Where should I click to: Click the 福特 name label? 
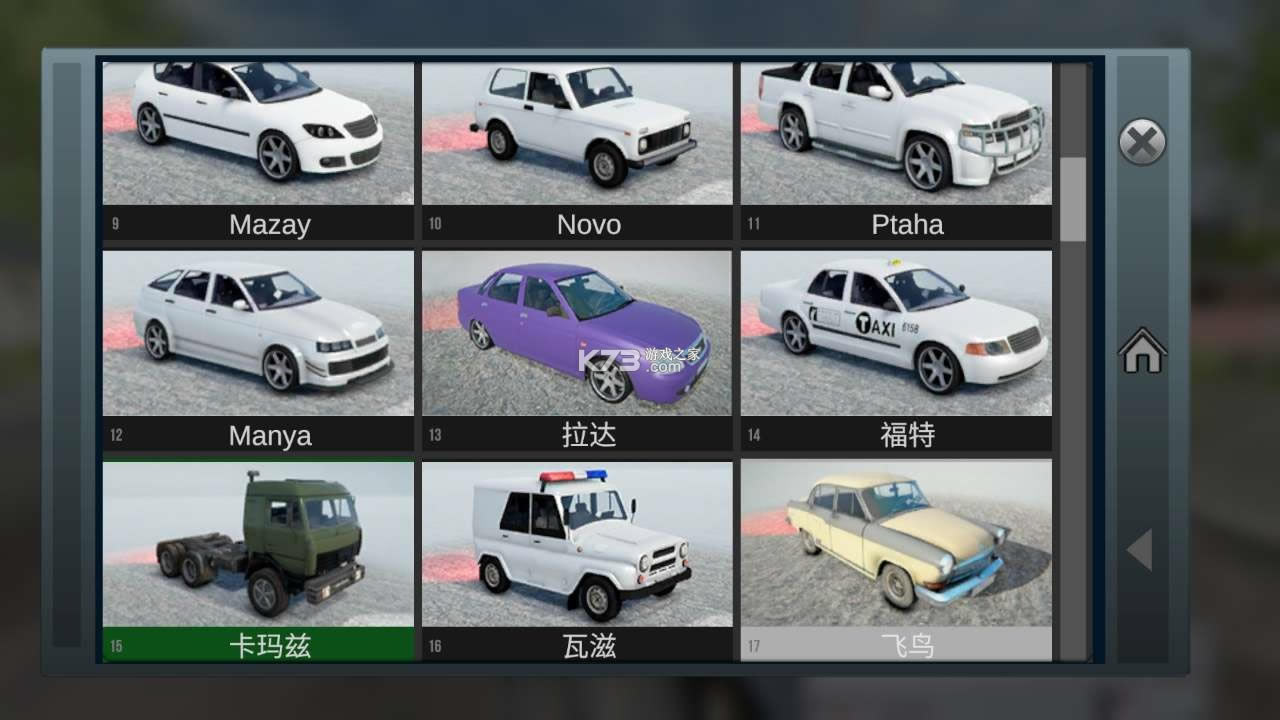point(907,434)
